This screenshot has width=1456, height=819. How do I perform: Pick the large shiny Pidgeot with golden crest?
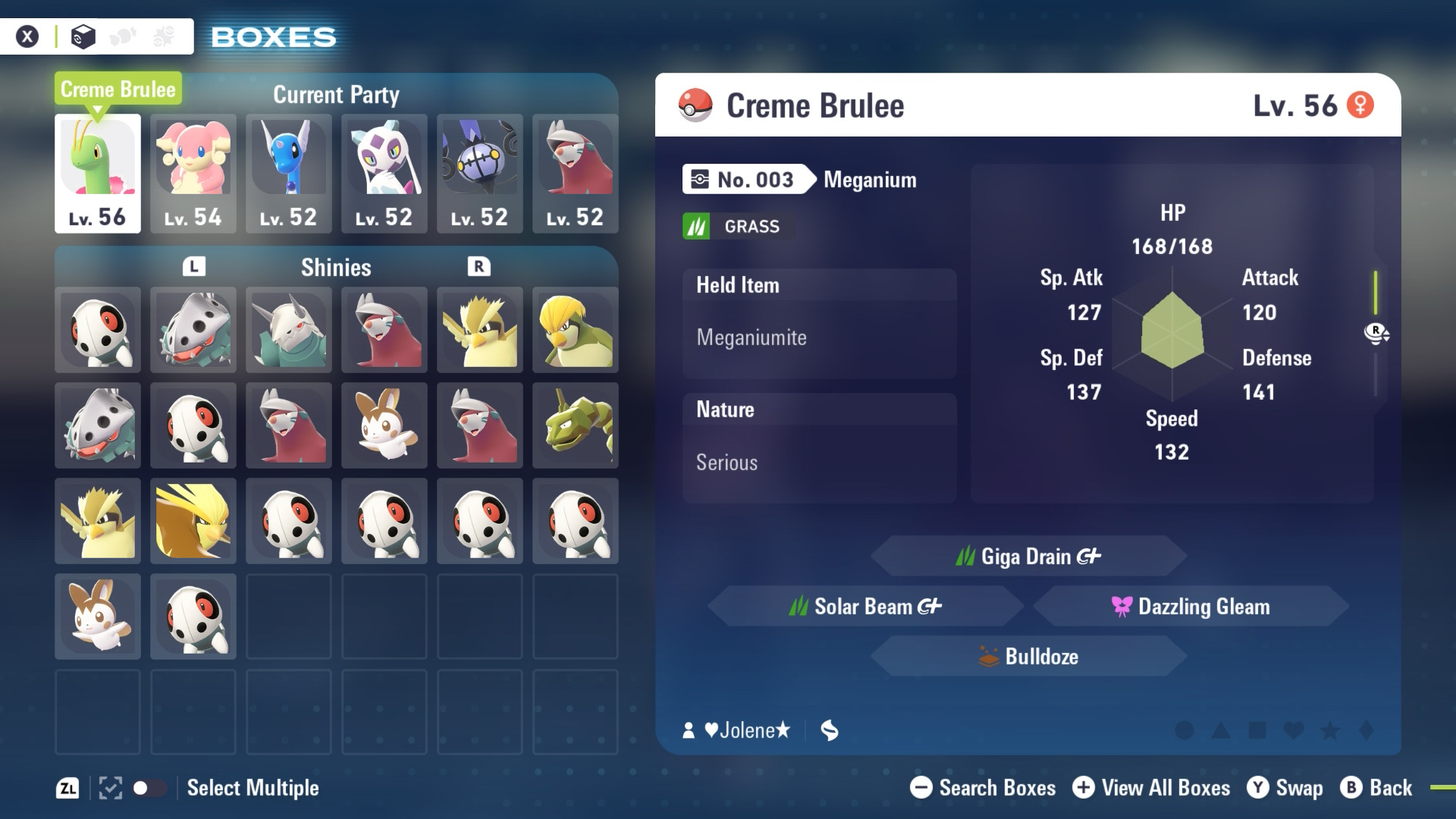tap(193, 521)
